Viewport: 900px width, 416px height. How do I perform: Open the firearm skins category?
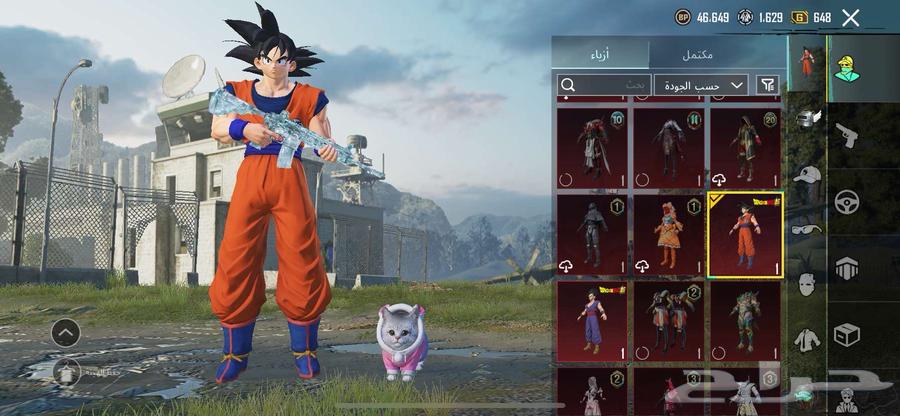coord(846,135)
